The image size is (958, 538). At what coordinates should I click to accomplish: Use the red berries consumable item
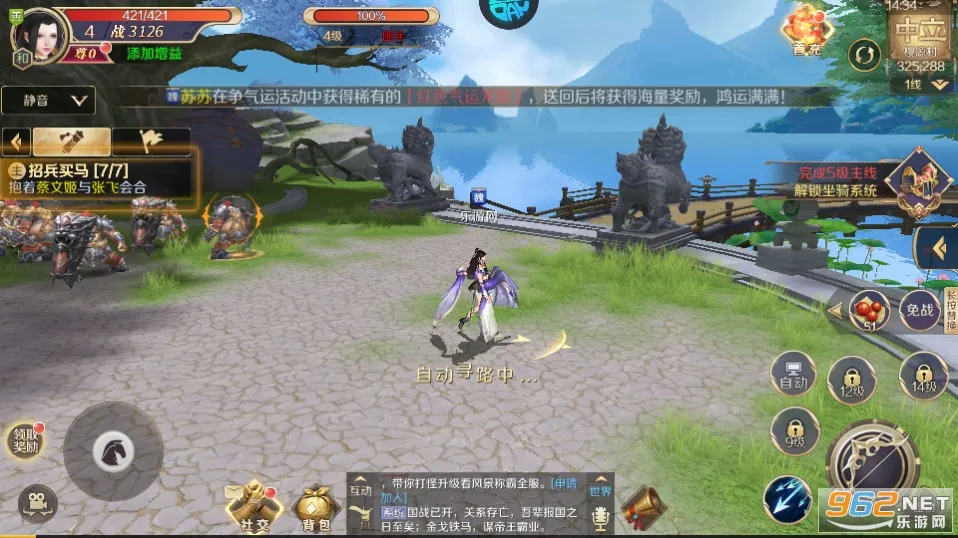pos(869,309)
